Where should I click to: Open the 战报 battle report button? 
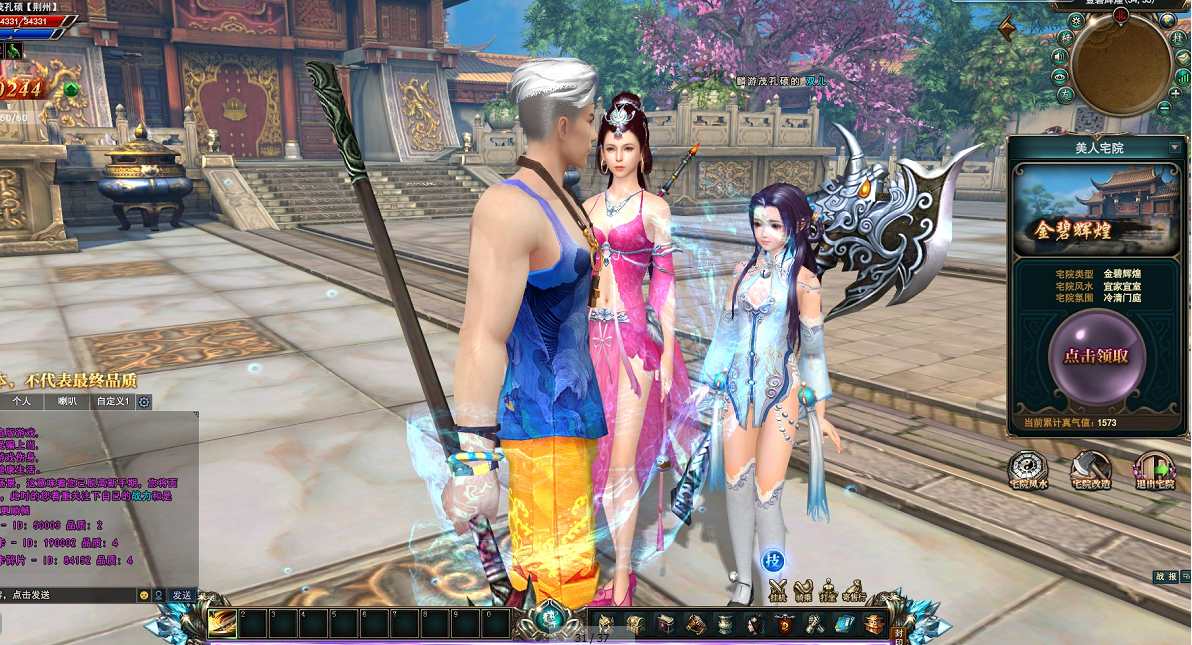tap(1165, 576)
